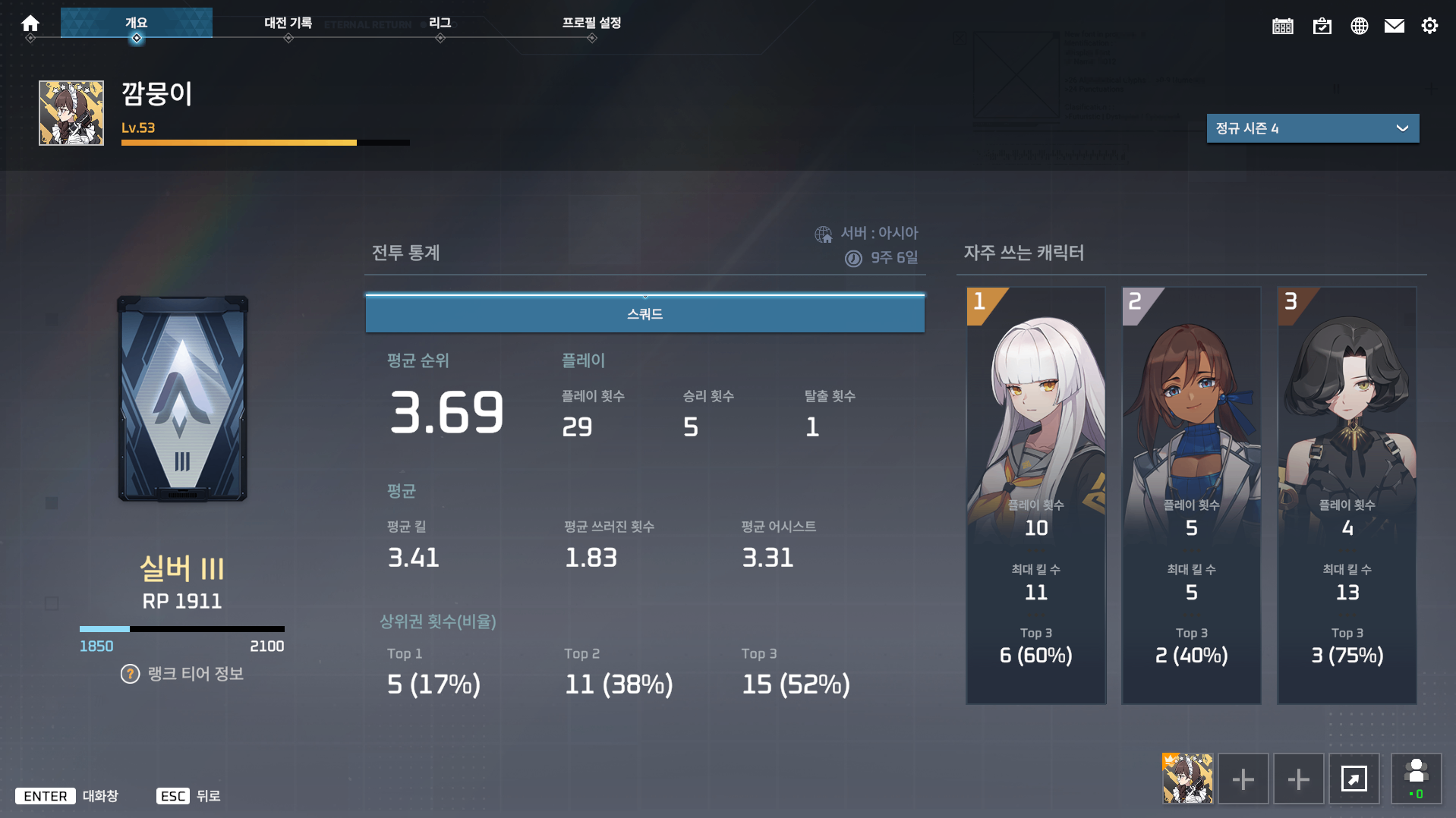1456x818 pixels.
Task: Collapse the season selection chevron
Action: (x=1402, y=128)
